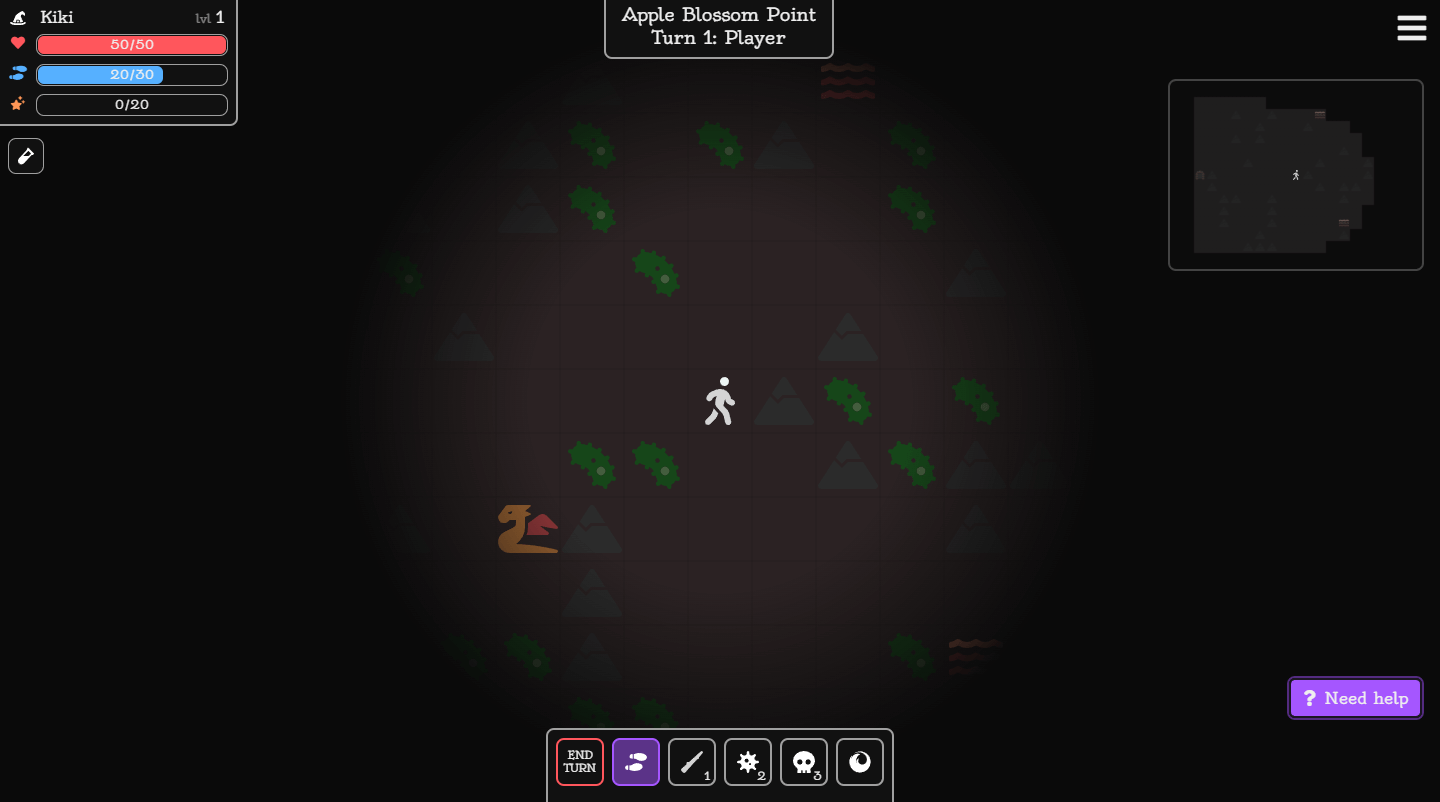Open the Need help dialog

click(x=1355, y=697)
